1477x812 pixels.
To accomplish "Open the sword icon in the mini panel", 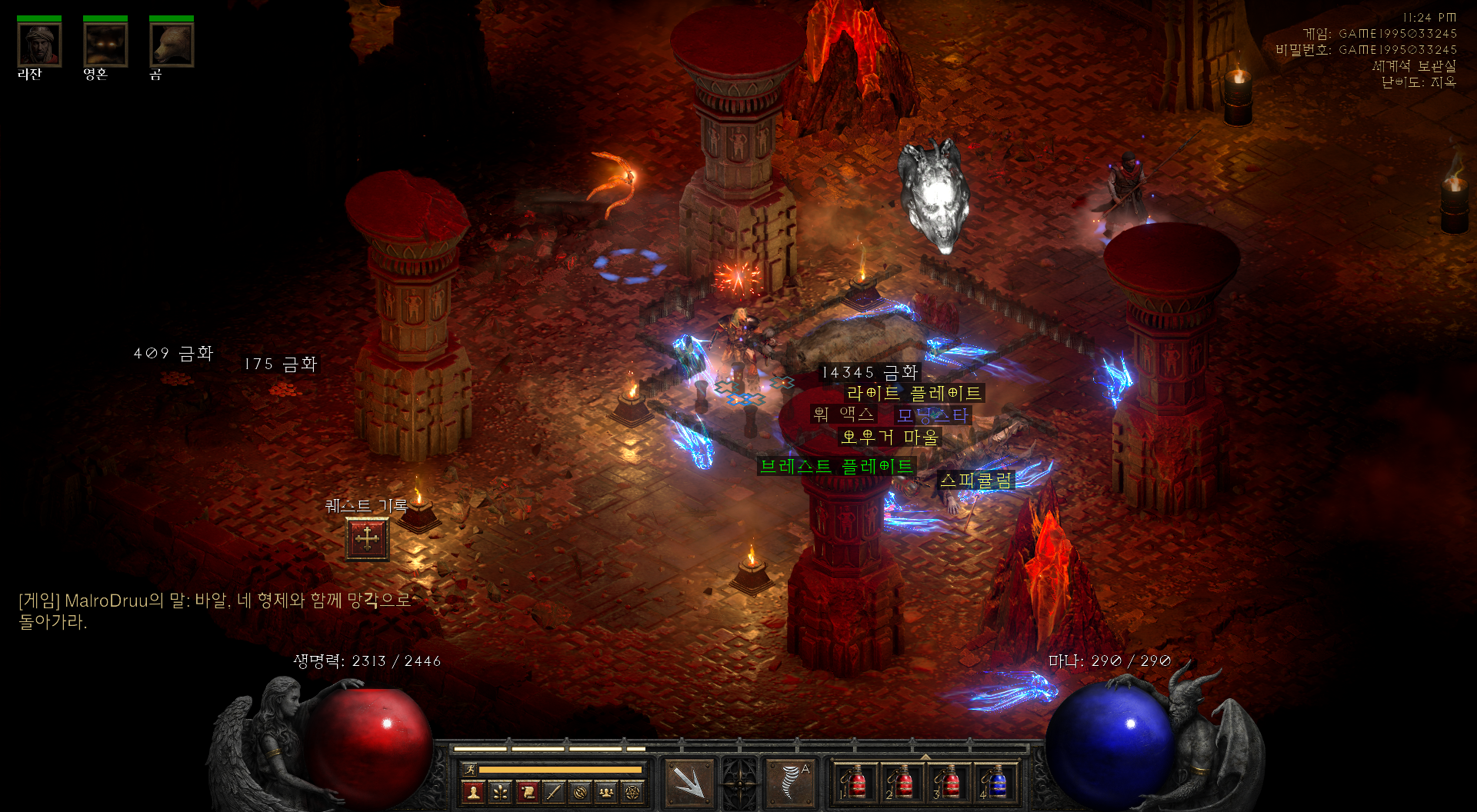I will click(554, 791).
